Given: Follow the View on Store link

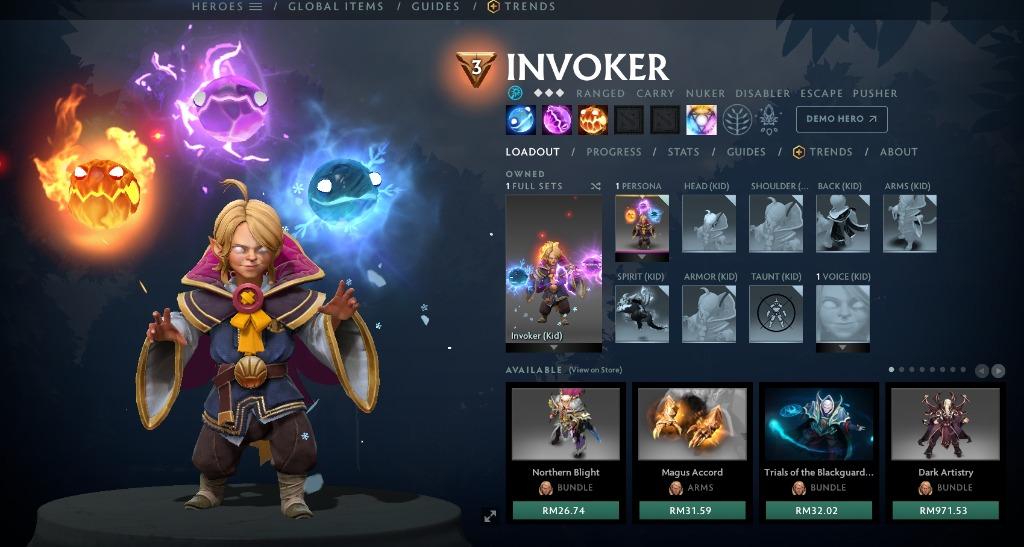Looking at the screenshot, I should pos(595,370).
